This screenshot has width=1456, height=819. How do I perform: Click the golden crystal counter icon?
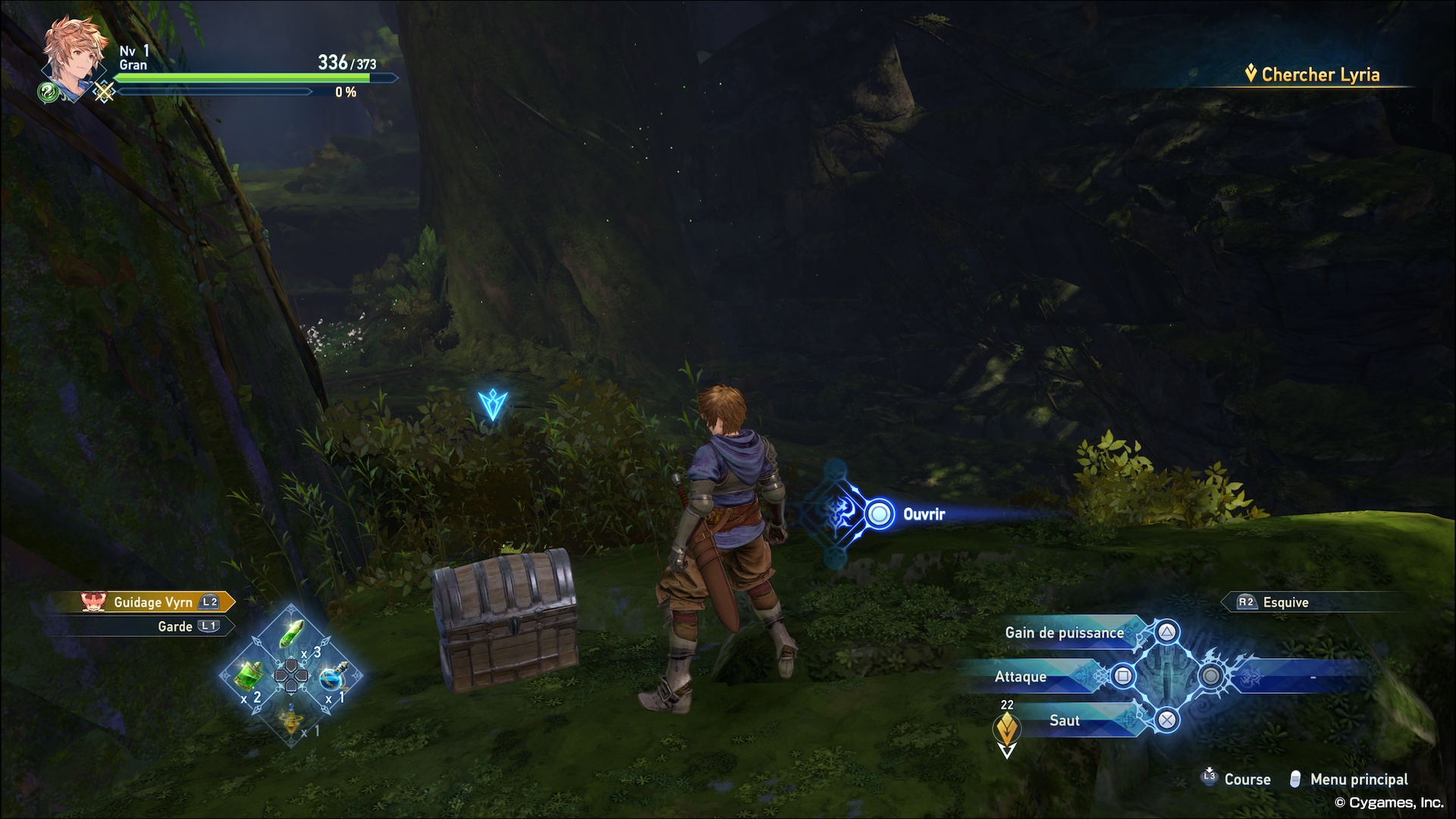tap(1006, 730)
